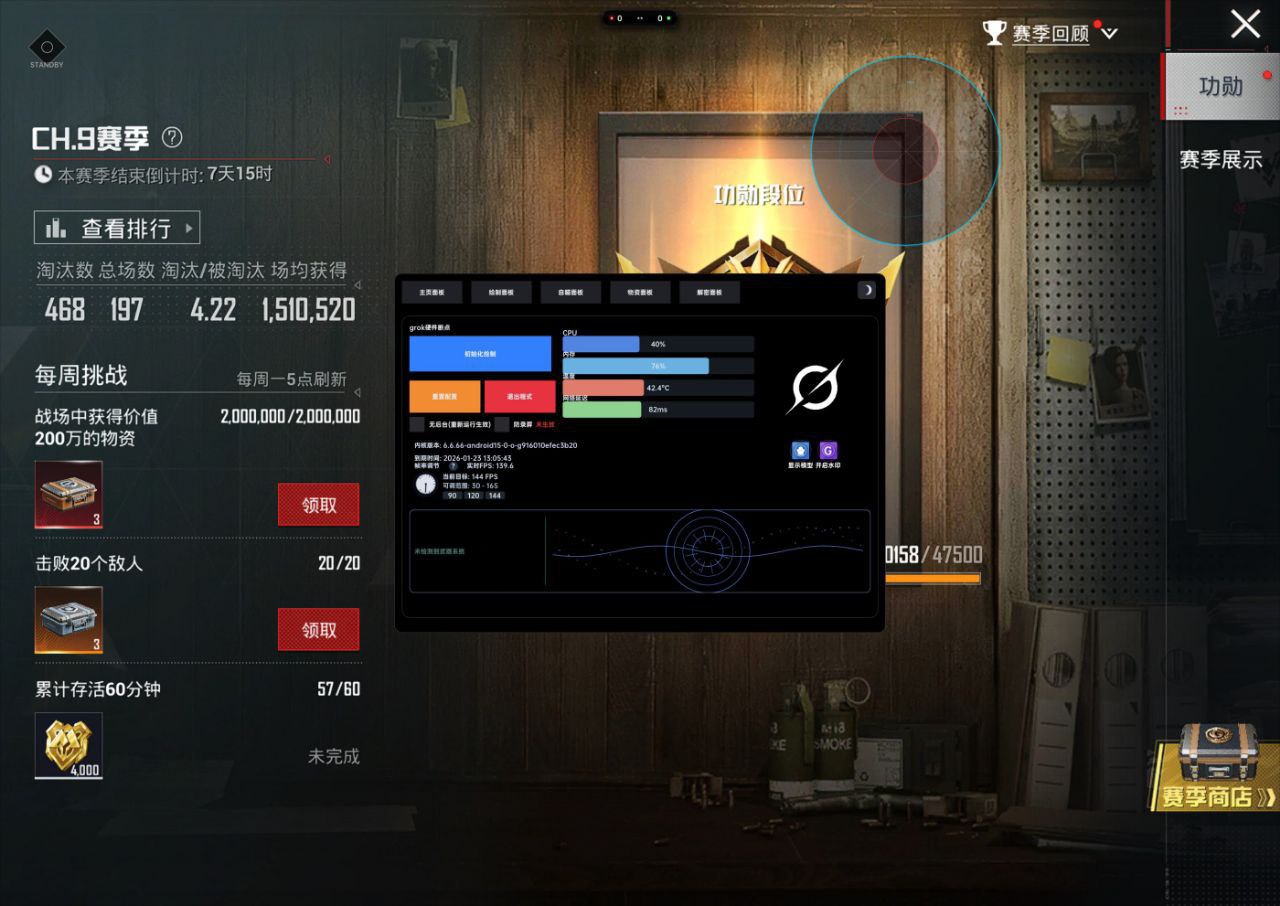Claim 领取 reward for the 200万 loot challenge
Image resolution: width=1280 pixels, height=906 pixels.
pyautogui.click(x=318, y=505)
